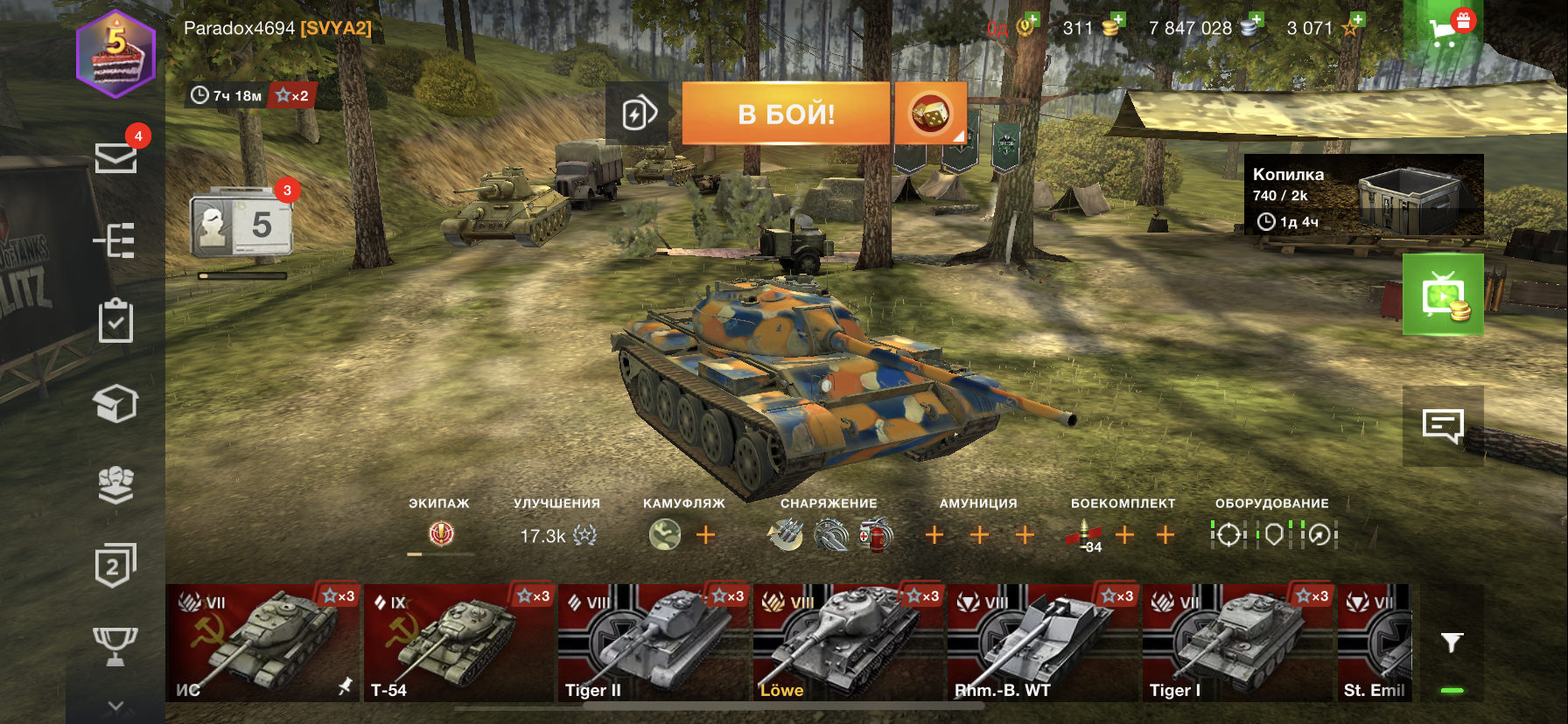Select the Rhm.-B. WT tank

tap(1043, 644)
